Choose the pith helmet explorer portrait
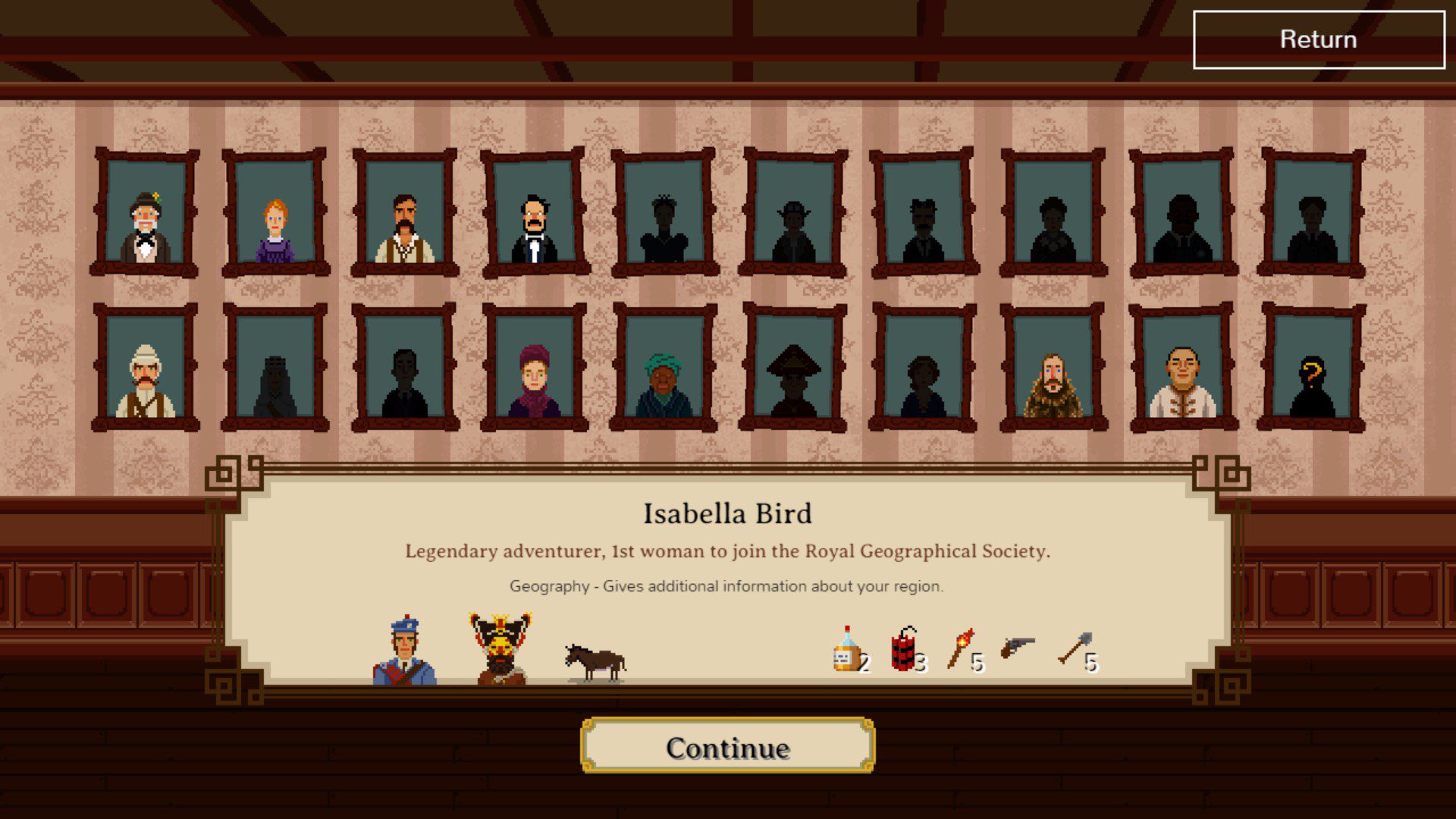The width and height of the screenshot is (1456, 819). (x=146, y=369)
